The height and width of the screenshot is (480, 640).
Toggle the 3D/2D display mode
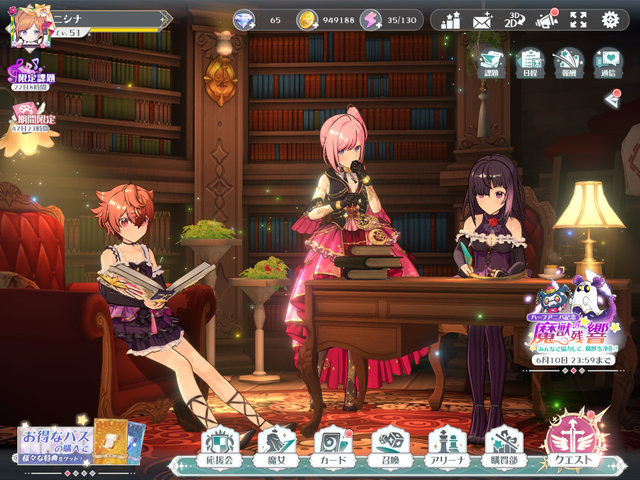[514, 20]
